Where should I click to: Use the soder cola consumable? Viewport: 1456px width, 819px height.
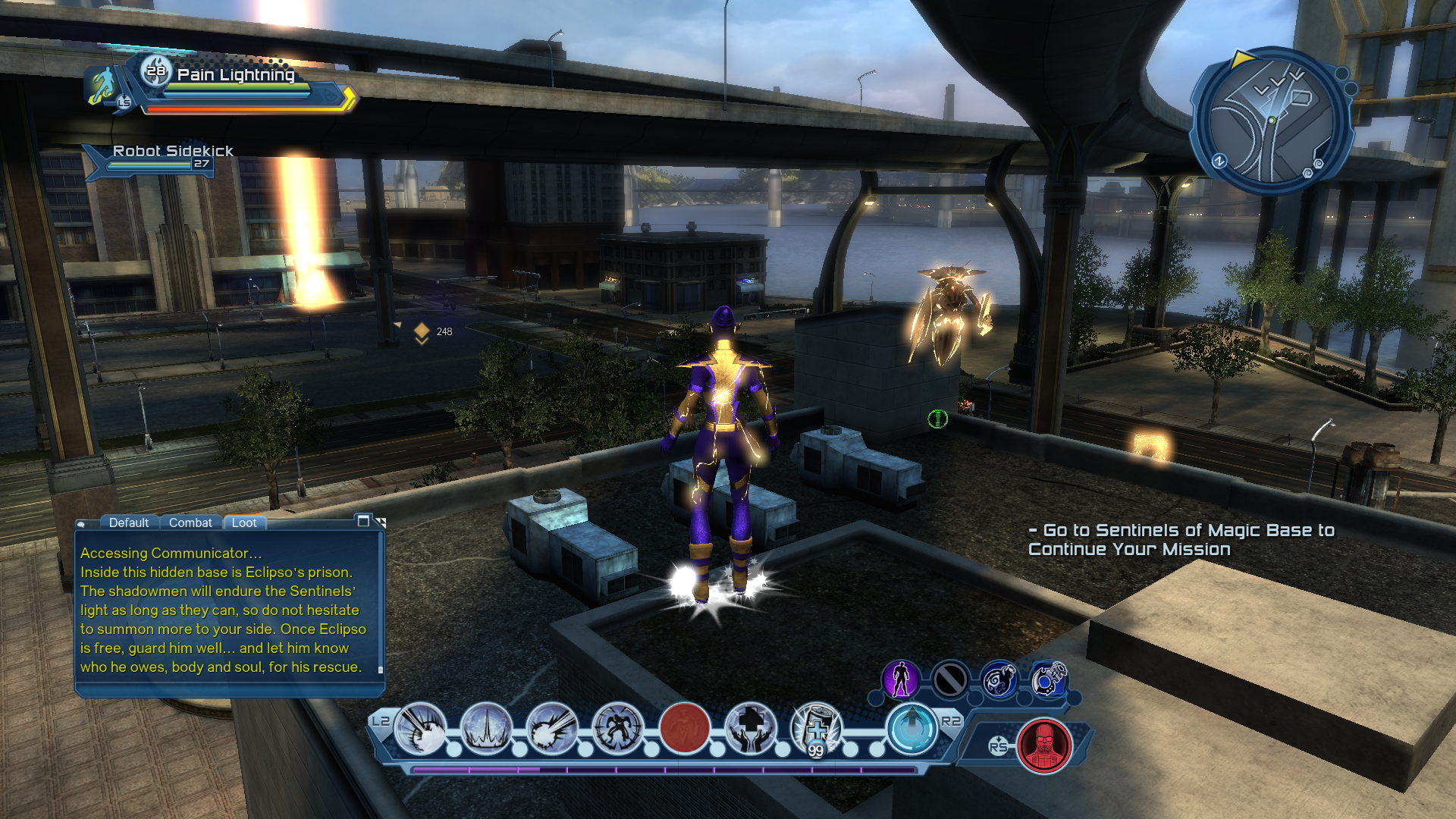coord(816,729)
